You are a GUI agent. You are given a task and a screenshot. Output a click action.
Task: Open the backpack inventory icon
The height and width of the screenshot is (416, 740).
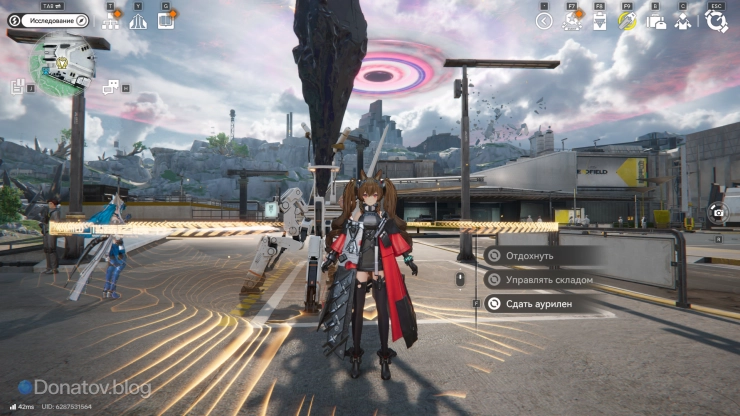(656, 20)
